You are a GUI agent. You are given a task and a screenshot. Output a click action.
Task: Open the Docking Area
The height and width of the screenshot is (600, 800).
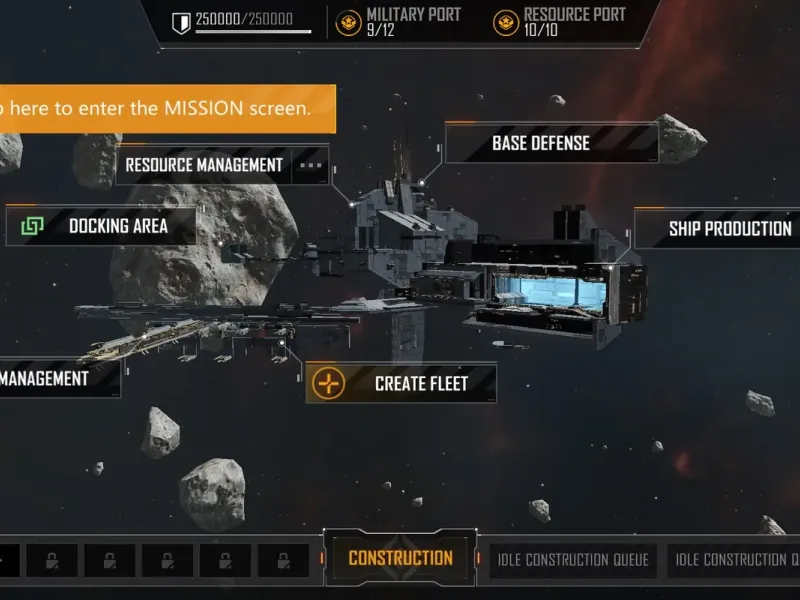pyautogui.click(x=101, y=226)
